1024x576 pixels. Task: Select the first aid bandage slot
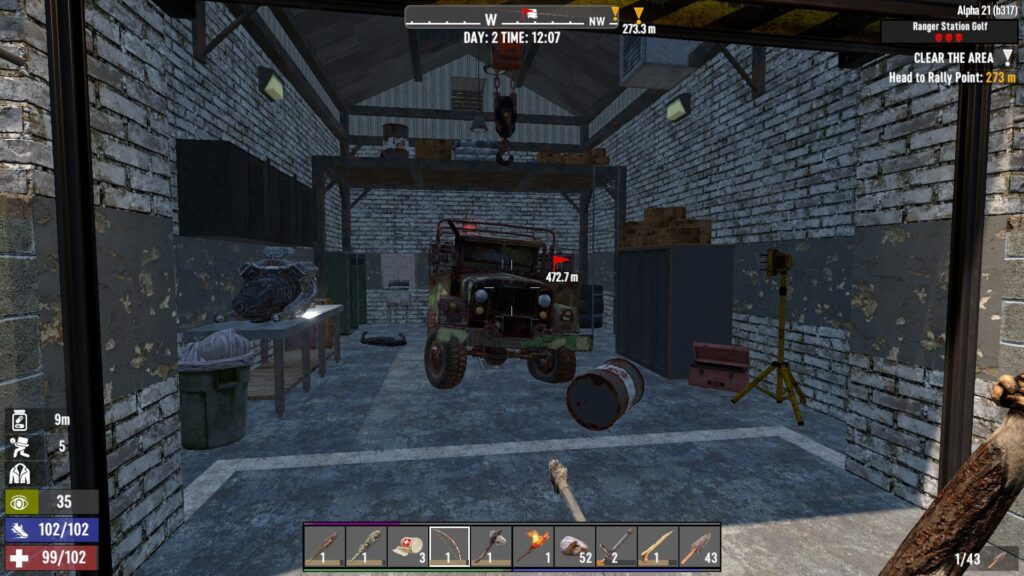tap(407, 546)
